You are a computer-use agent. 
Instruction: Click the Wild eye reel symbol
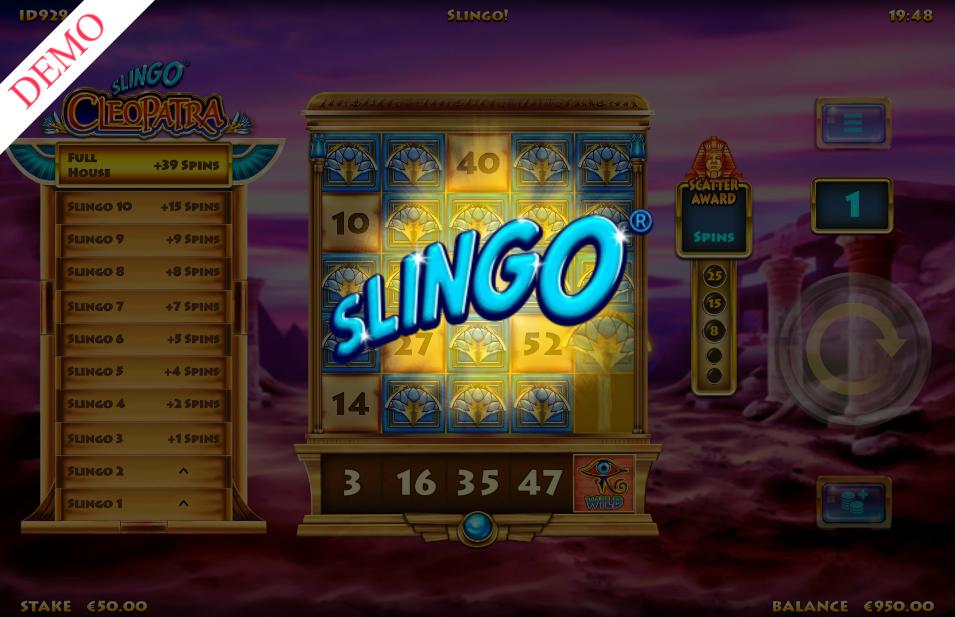pyautogui.click(x=603, y=484)
